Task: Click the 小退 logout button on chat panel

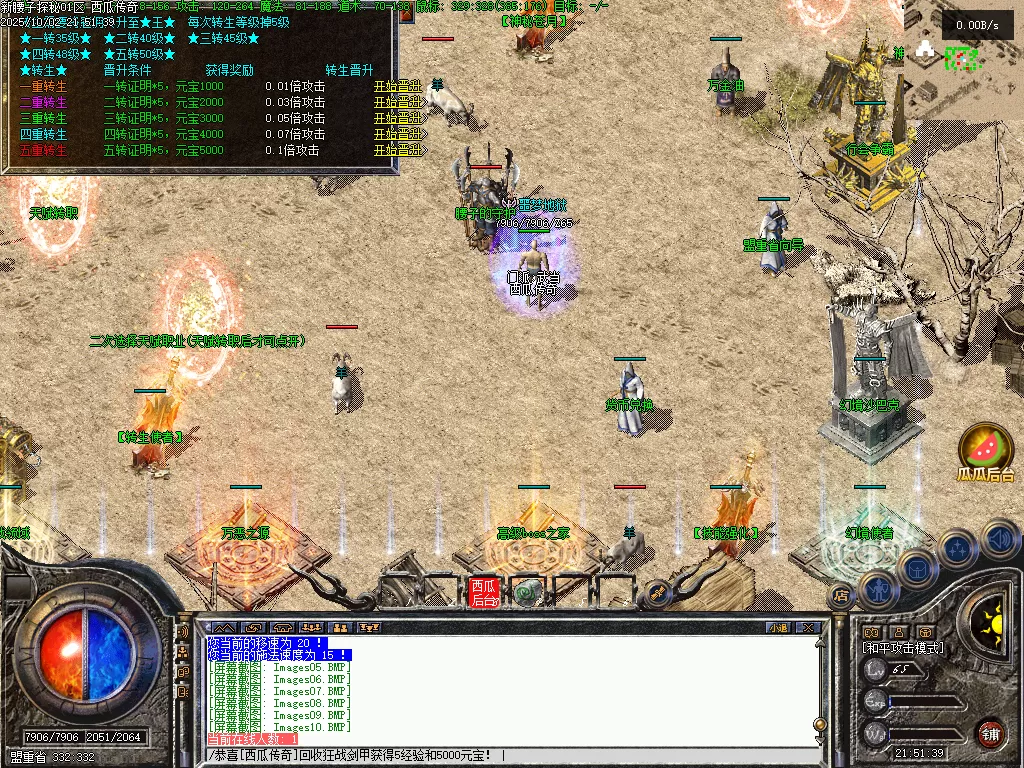Action: pos(777,628)
